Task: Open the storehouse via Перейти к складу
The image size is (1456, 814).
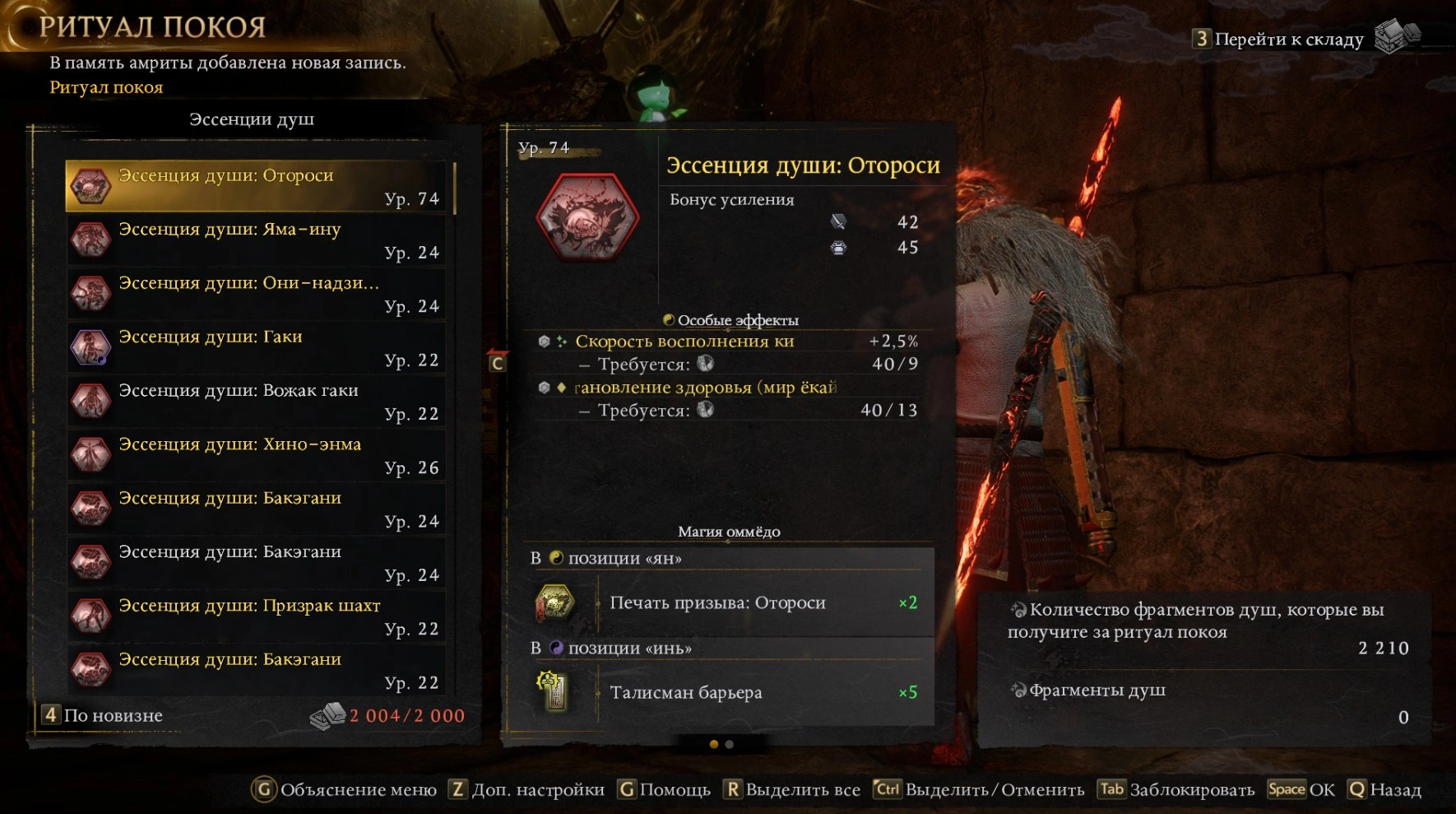Action: coord(1288,39)
